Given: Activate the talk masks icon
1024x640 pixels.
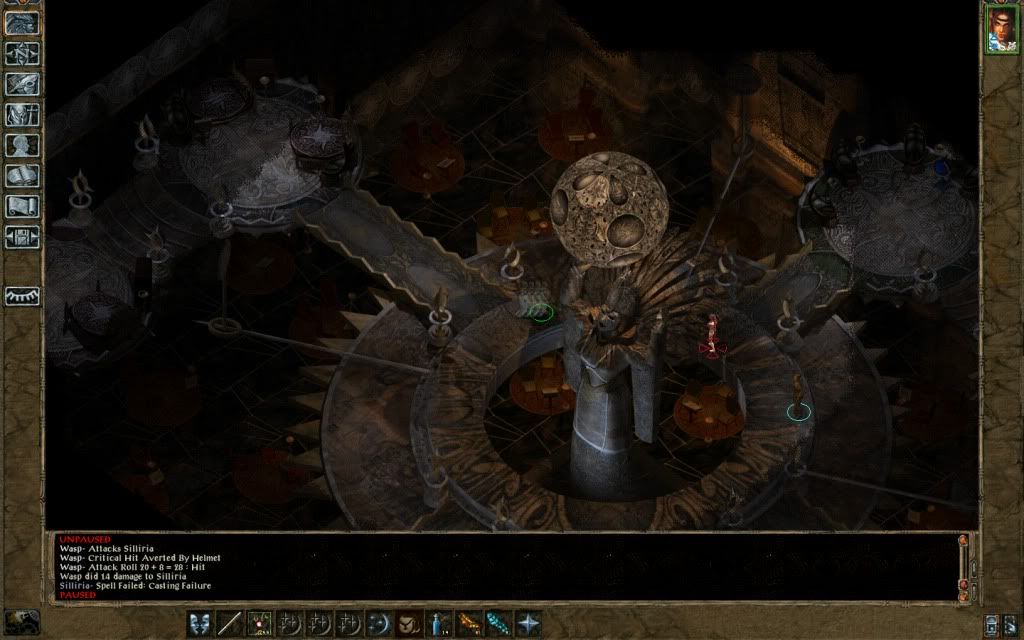Looking at the screenshot, I should [x=199, y=622].
